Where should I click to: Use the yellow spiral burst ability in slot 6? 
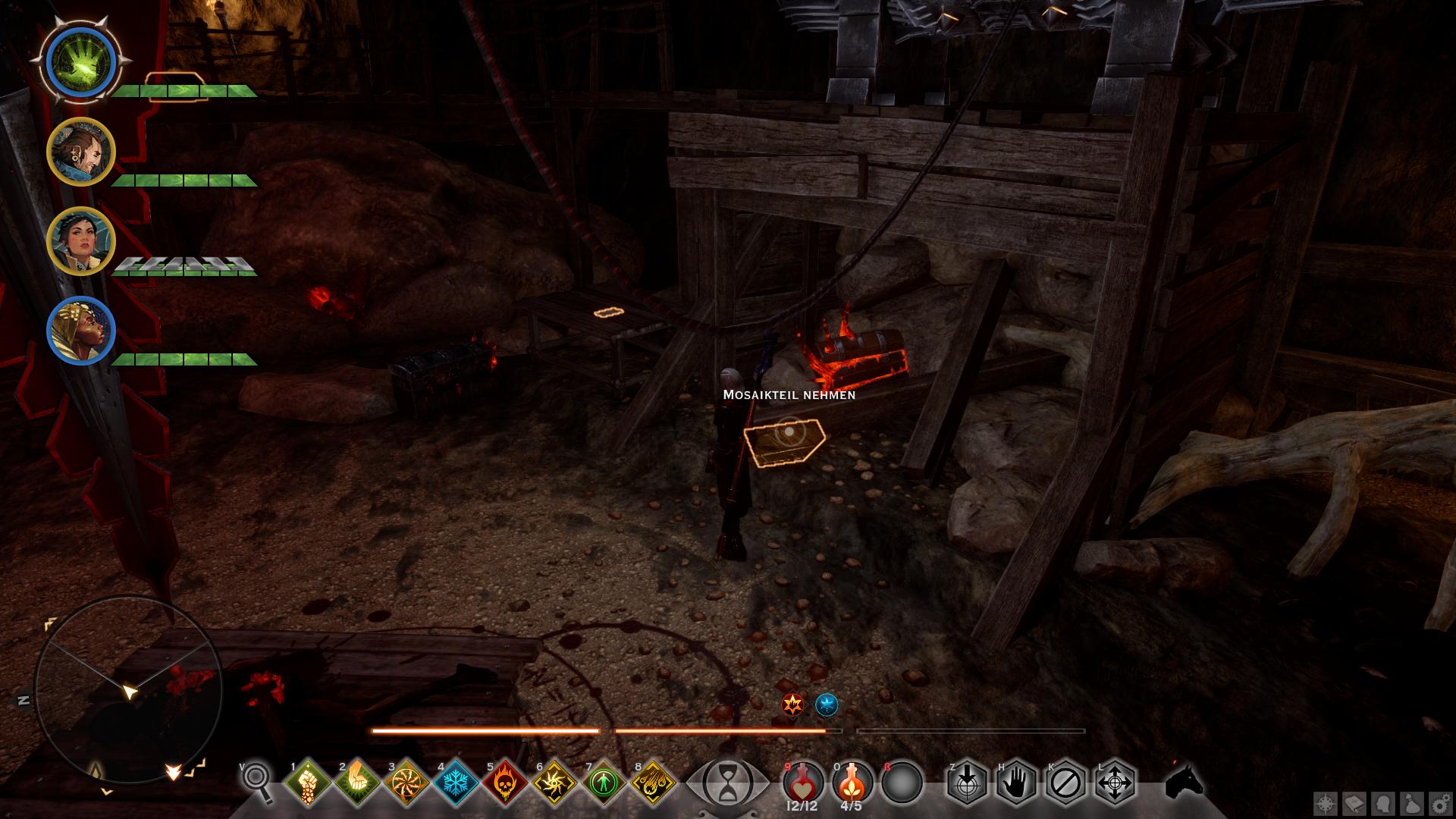click(x=554, y=782)
